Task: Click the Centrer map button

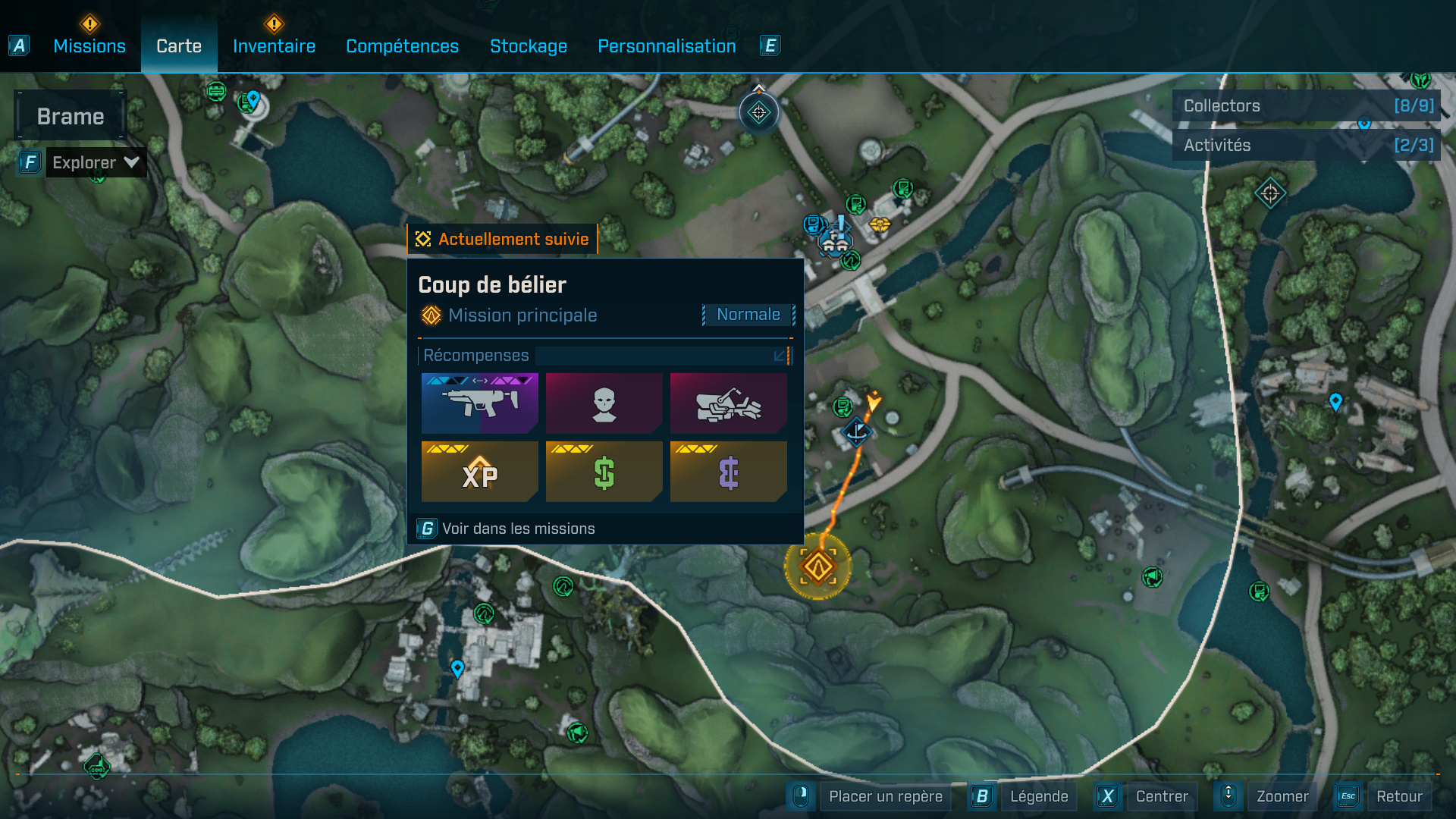Action: point(1162,796)
